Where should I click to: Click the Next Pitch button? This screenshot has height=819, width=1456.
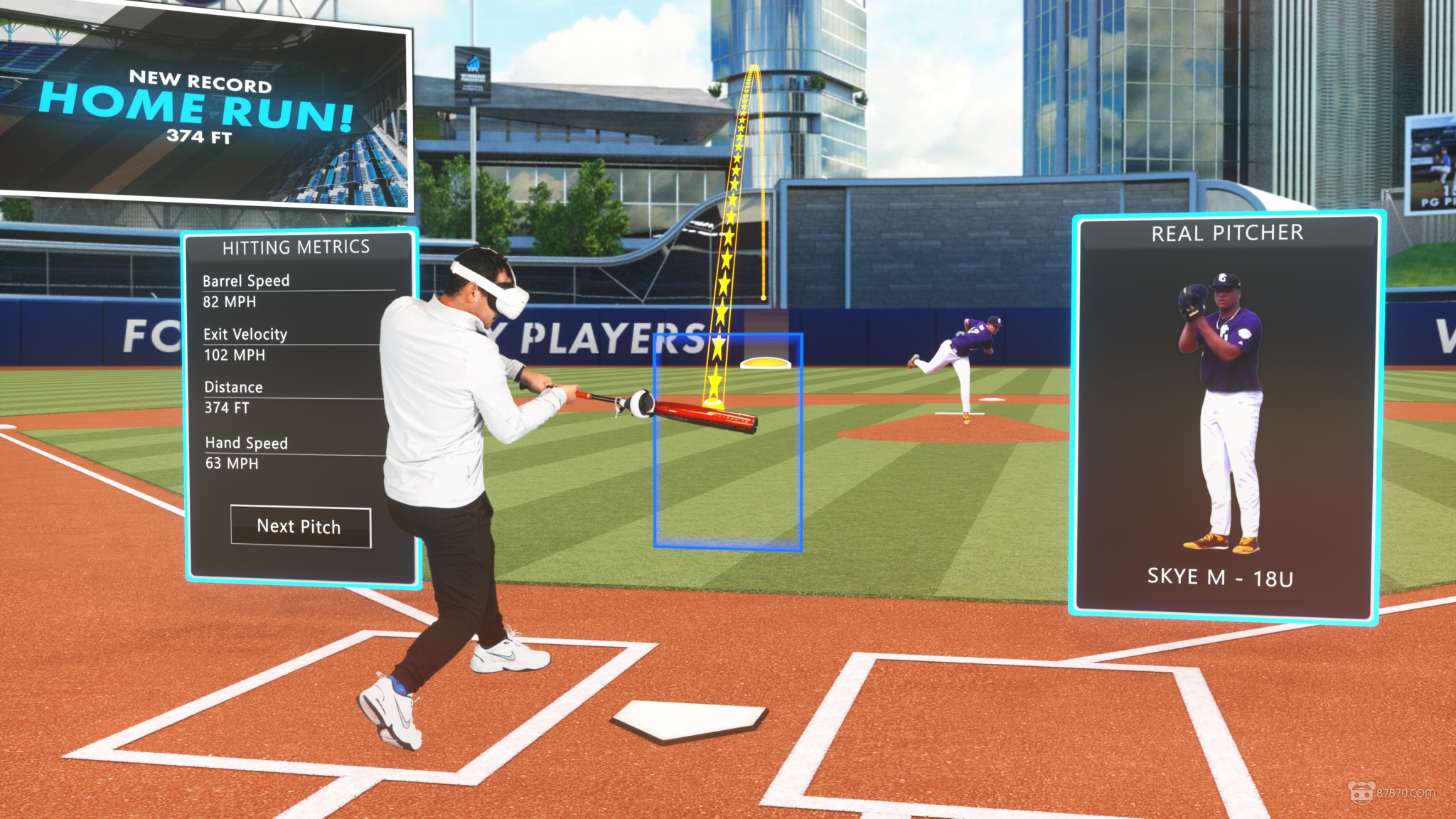point(300,527)
